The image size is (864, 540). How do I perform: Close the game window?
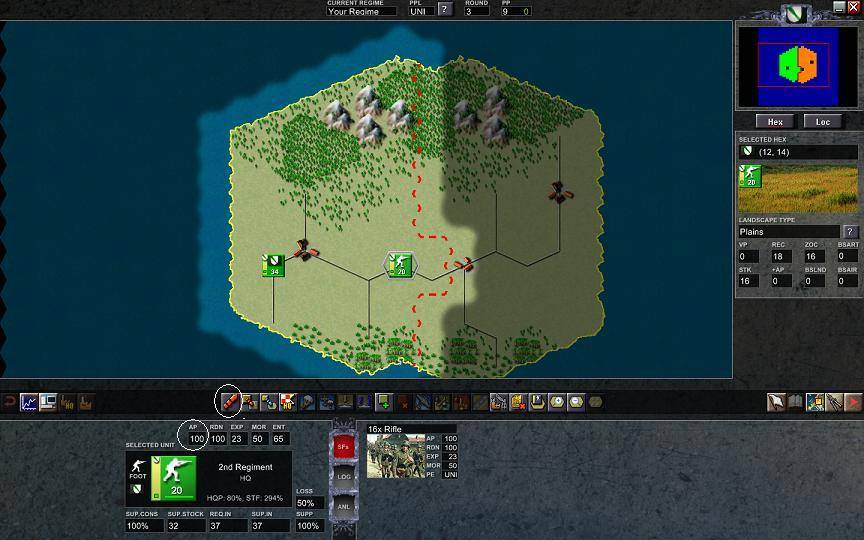[853, 7]
